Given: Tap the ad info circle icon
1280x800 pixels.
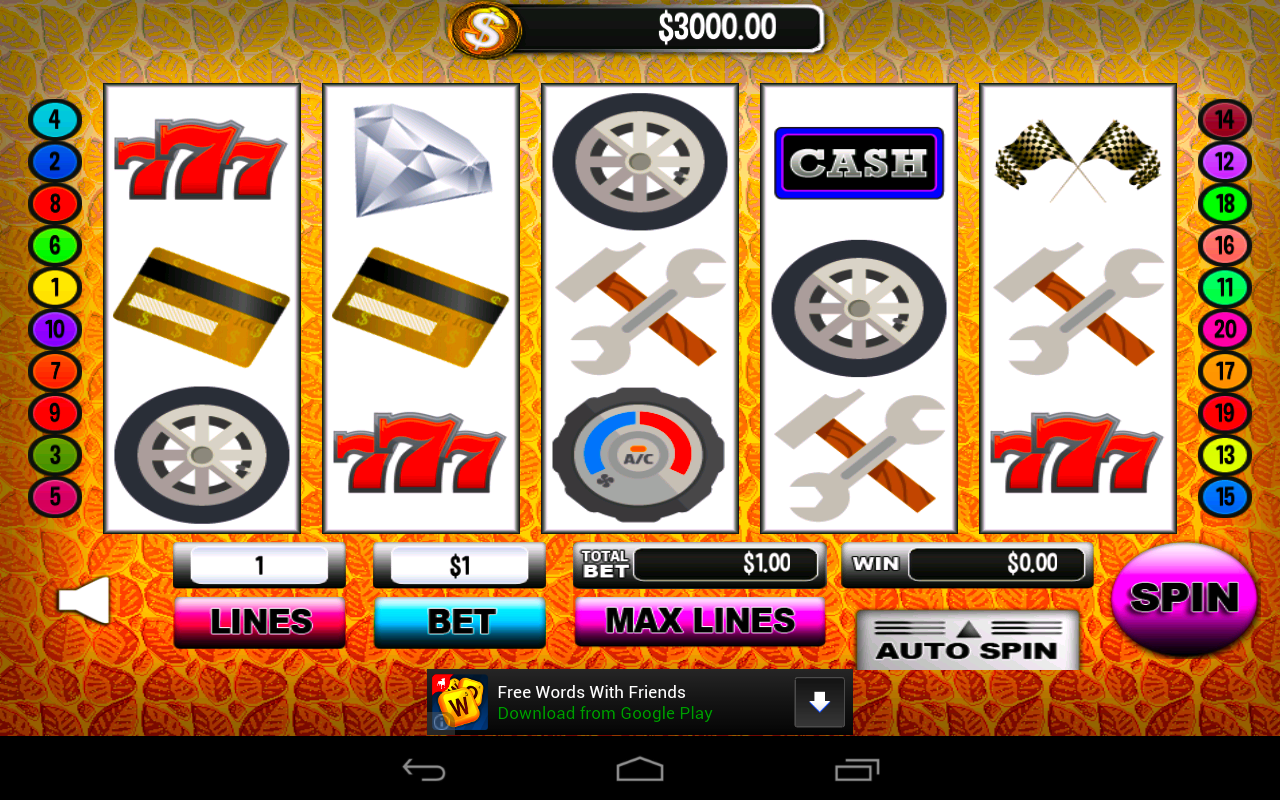Looking at the screenshot, I should point(440,722).
